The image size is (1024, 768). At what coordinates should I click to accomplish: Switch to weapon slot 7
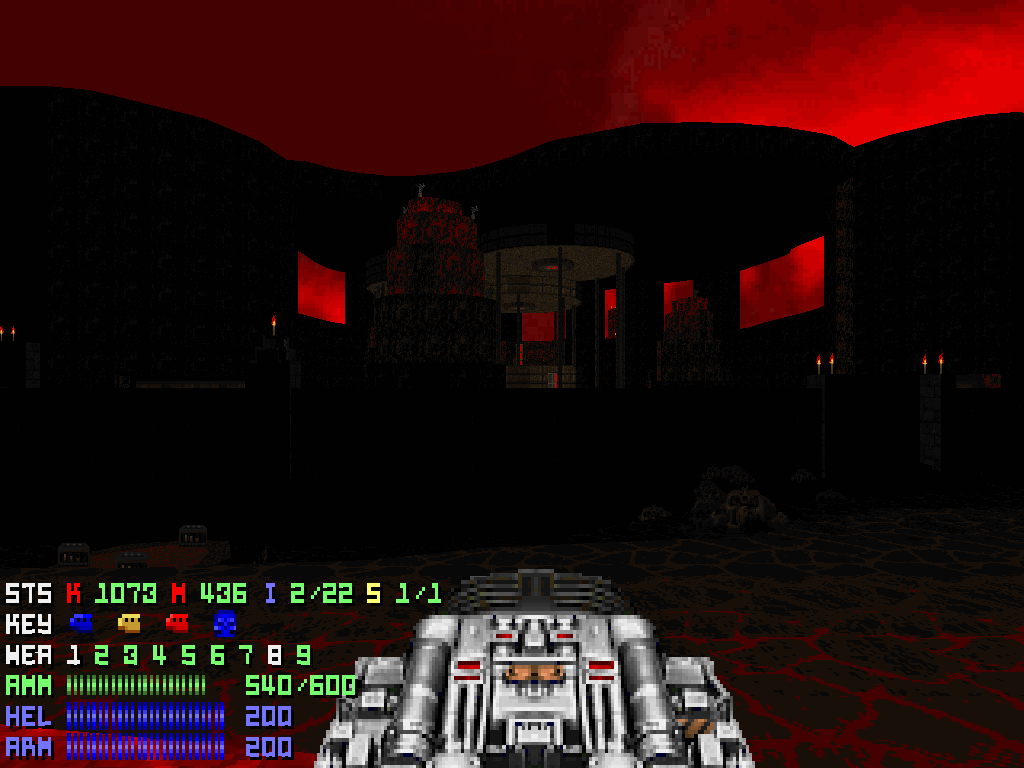click(245, 656)
